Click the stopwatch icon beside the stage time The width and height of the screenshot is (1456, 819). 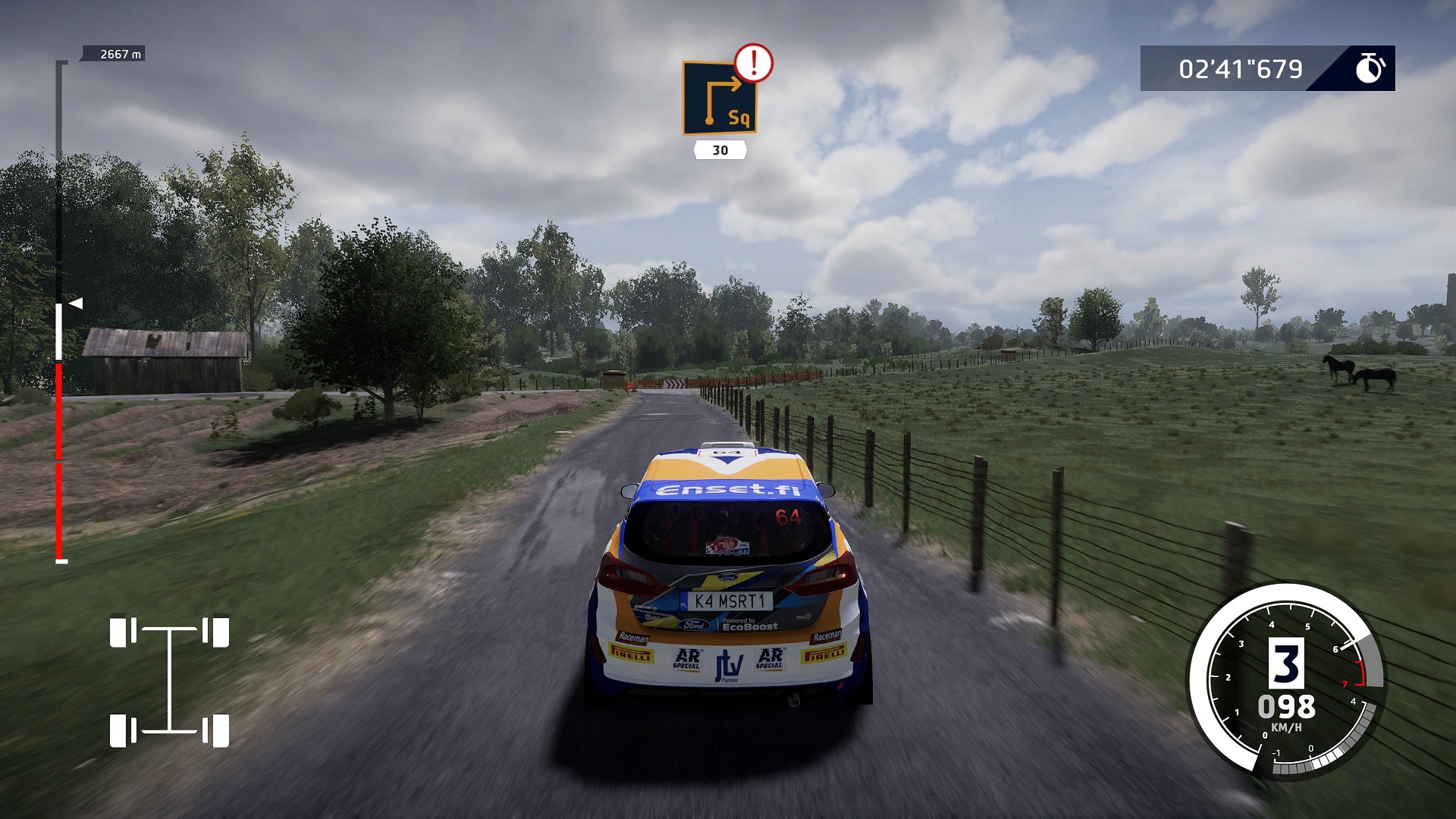coord(1370,68)
